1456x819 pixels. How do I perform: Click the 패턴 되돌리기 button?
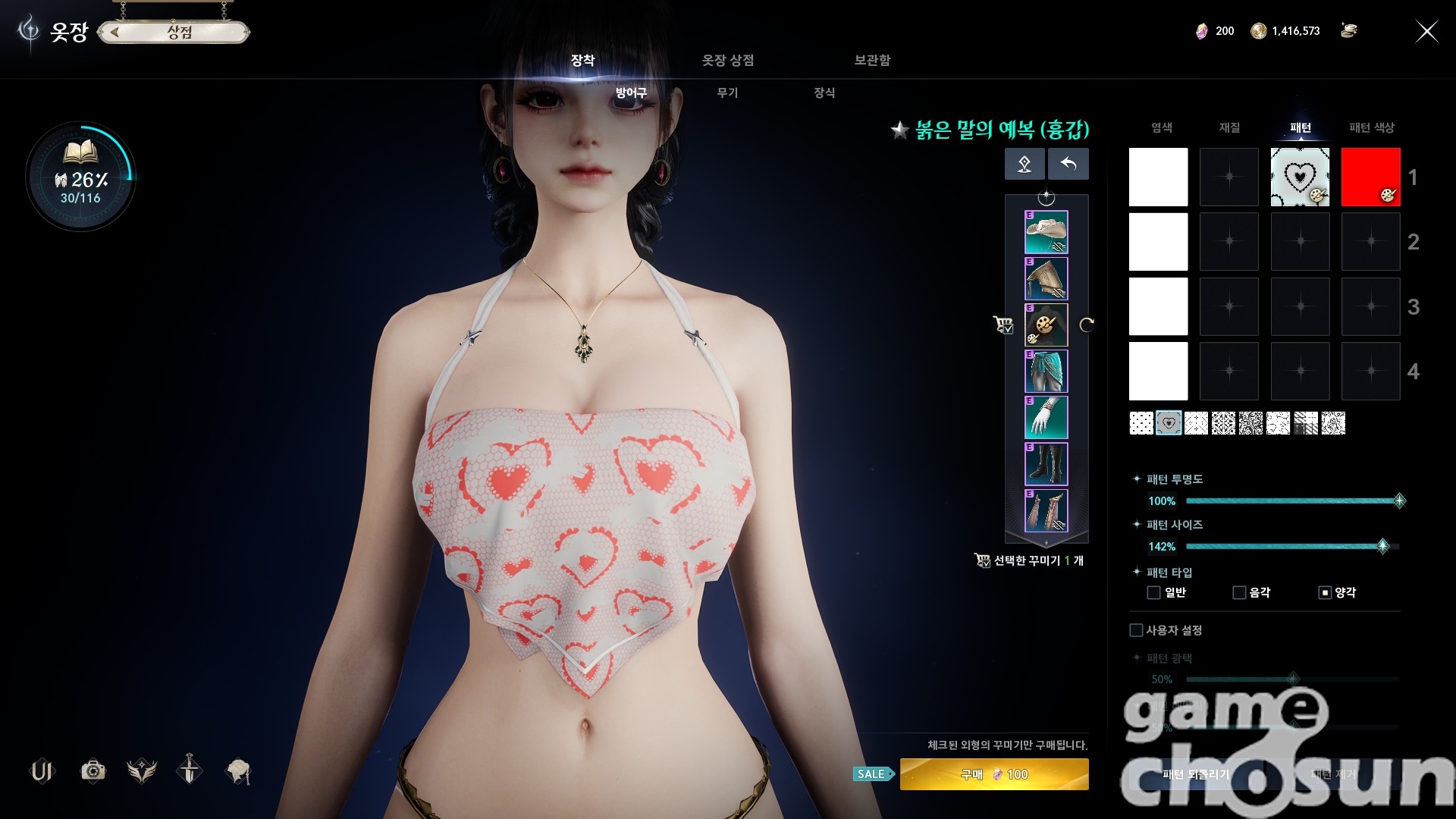tap(1195, 774)
